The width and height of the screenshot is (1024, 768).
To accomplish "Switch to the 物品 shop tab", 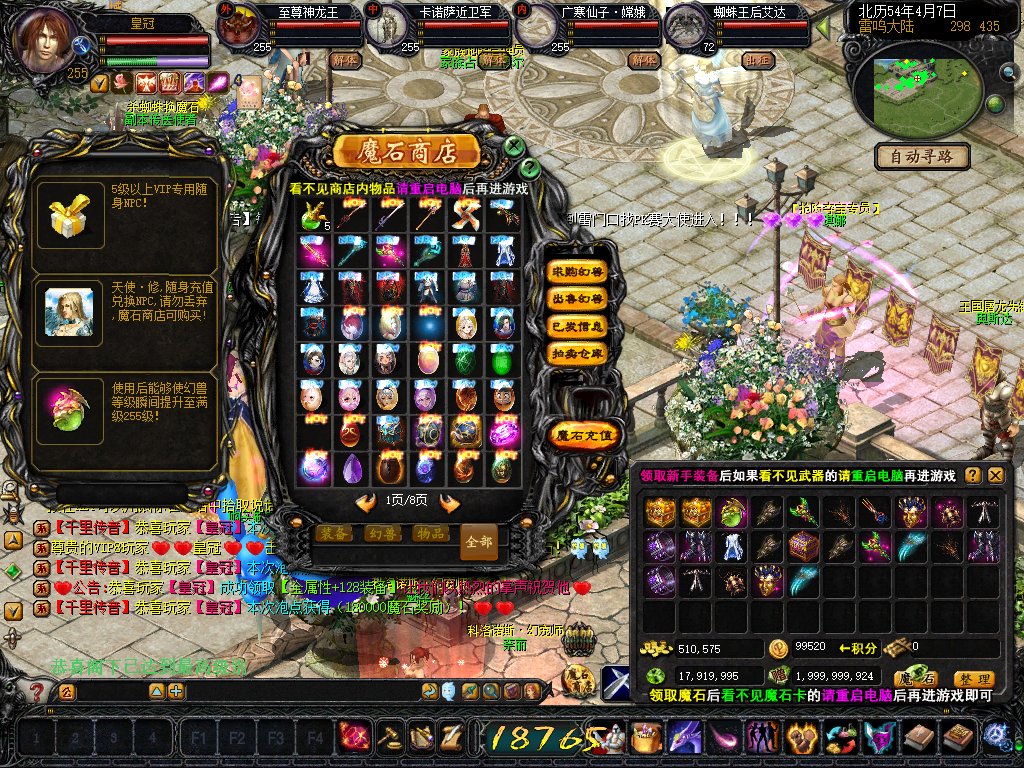I will pos(430,533).
